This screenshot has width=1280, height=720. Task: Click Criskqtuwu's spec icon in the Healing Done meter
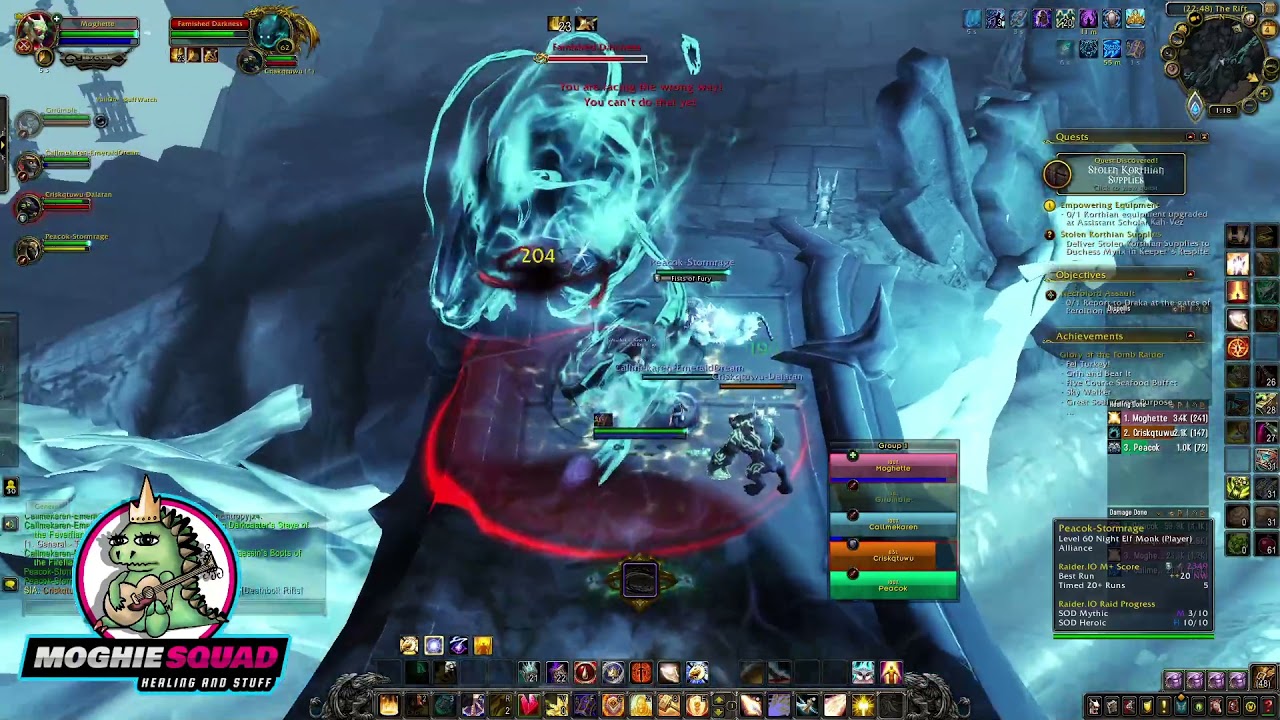tap(1114, 433)
